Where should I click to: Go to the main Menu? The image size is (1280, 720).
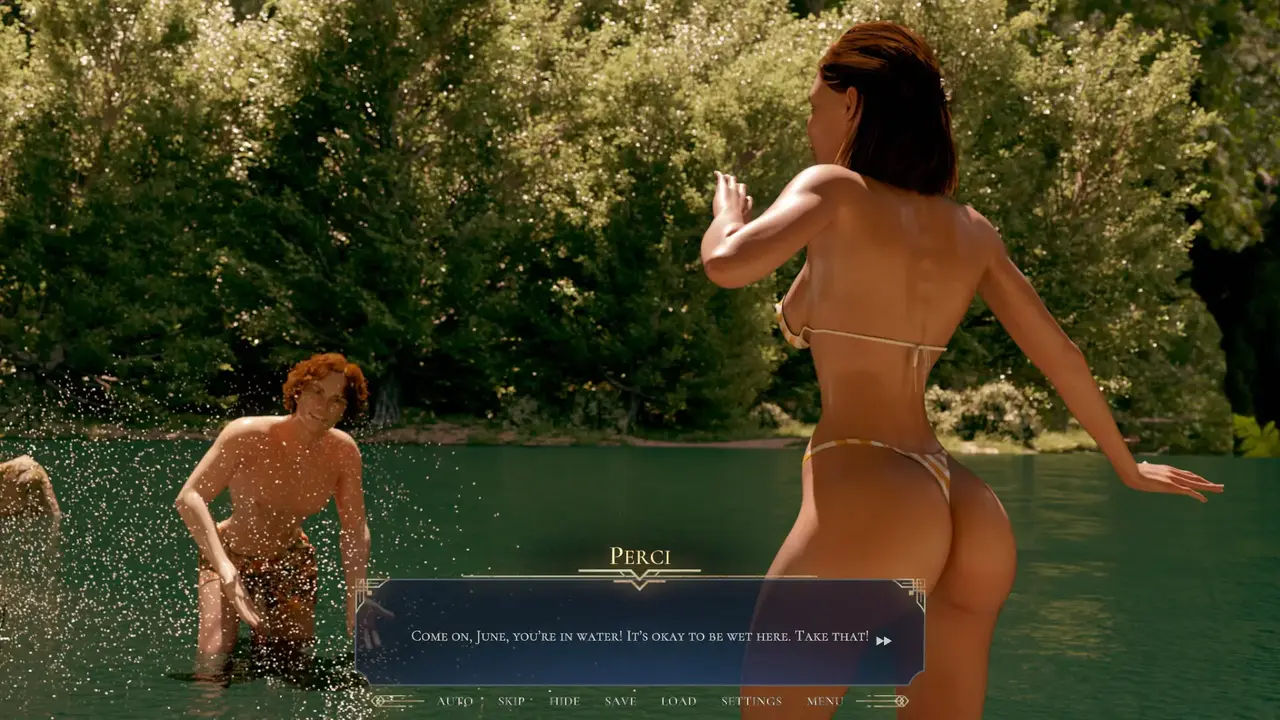pyautogui.click(x=825, y=701)
